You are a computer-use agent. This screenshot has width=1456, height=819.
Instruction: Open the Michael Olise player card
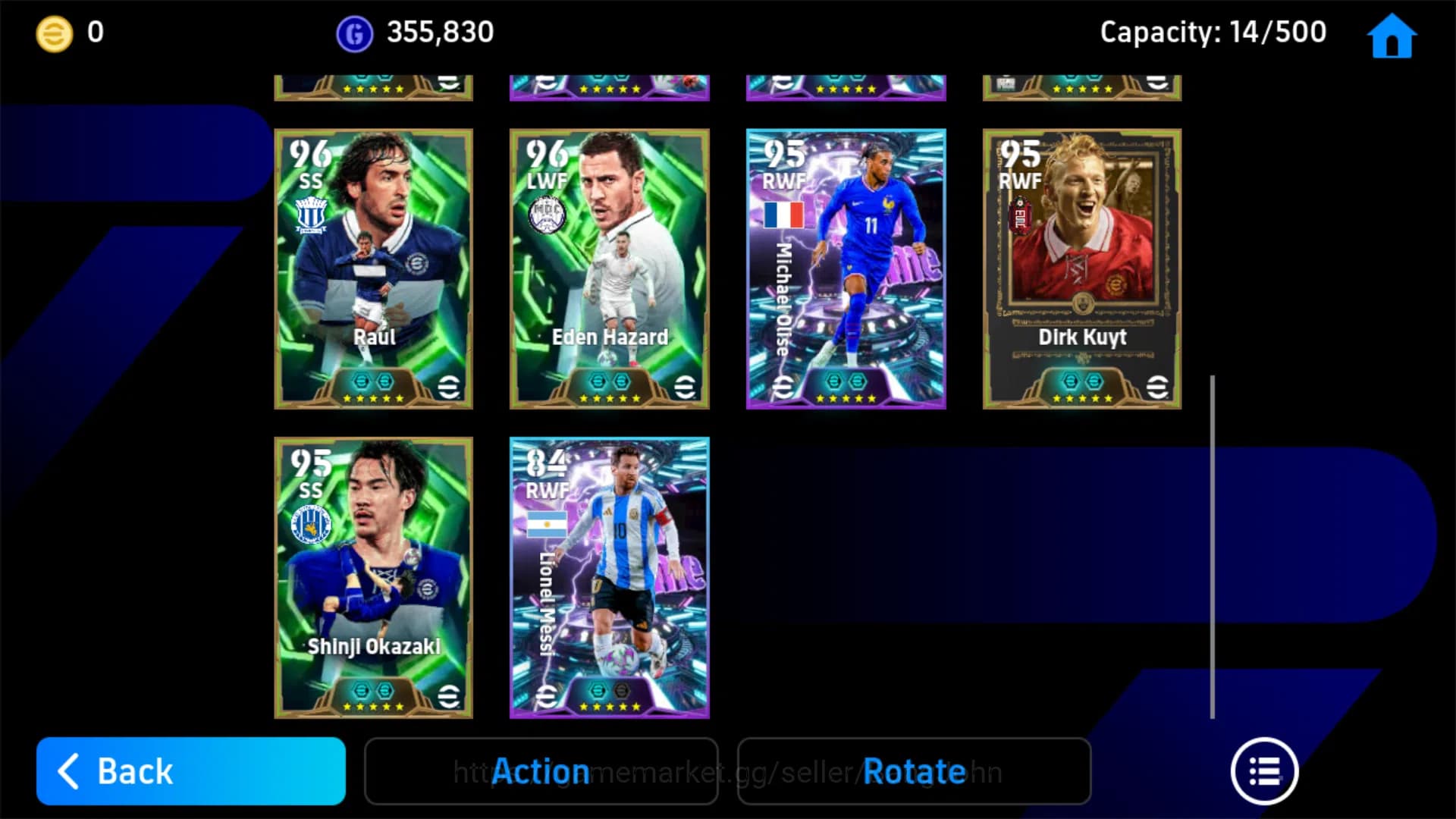846,267
